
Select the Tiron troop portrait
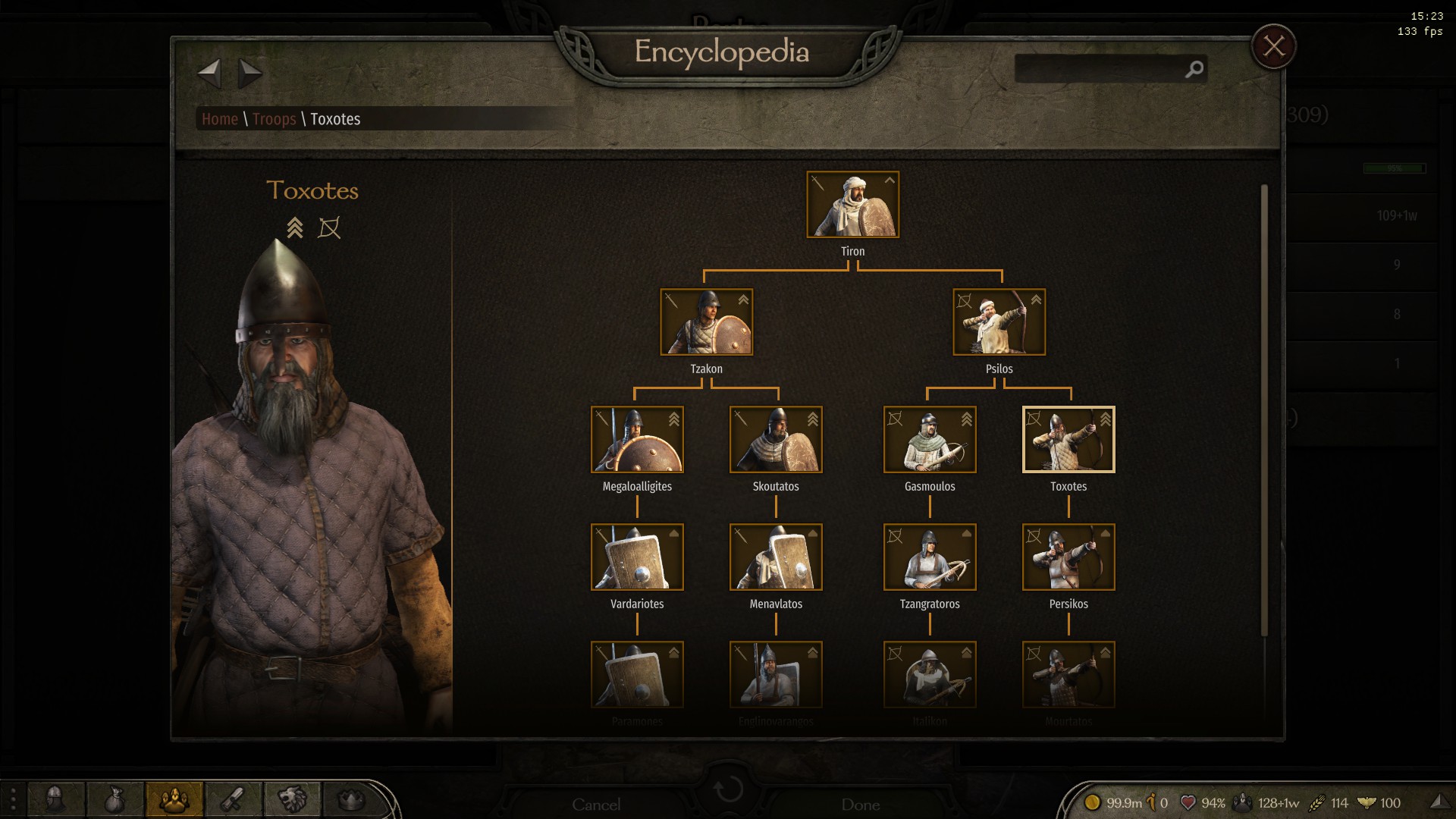click(852, 205)
